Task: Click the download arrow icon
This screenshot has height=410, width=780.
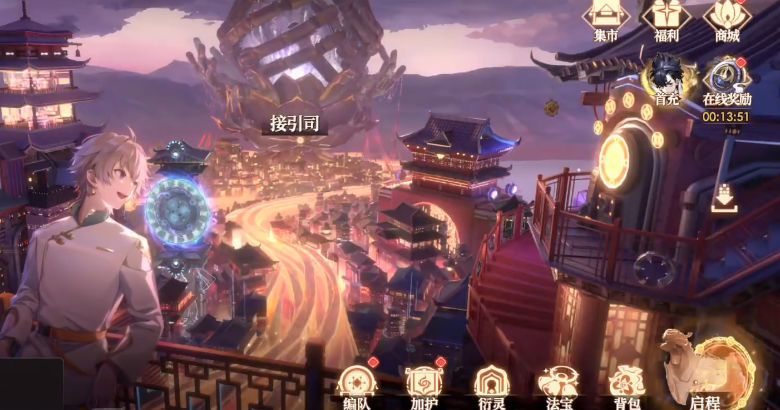Action: click(725, 200)
